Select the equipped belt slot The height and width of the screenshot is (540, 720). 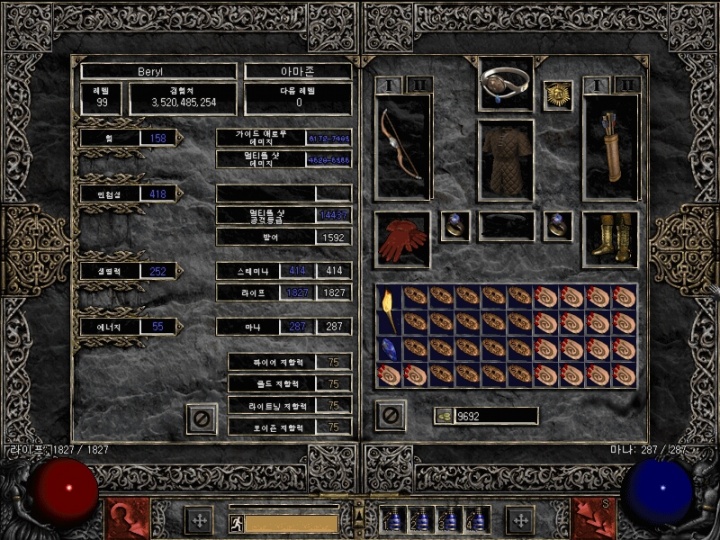pyautogui.click(x=505, y=225)
